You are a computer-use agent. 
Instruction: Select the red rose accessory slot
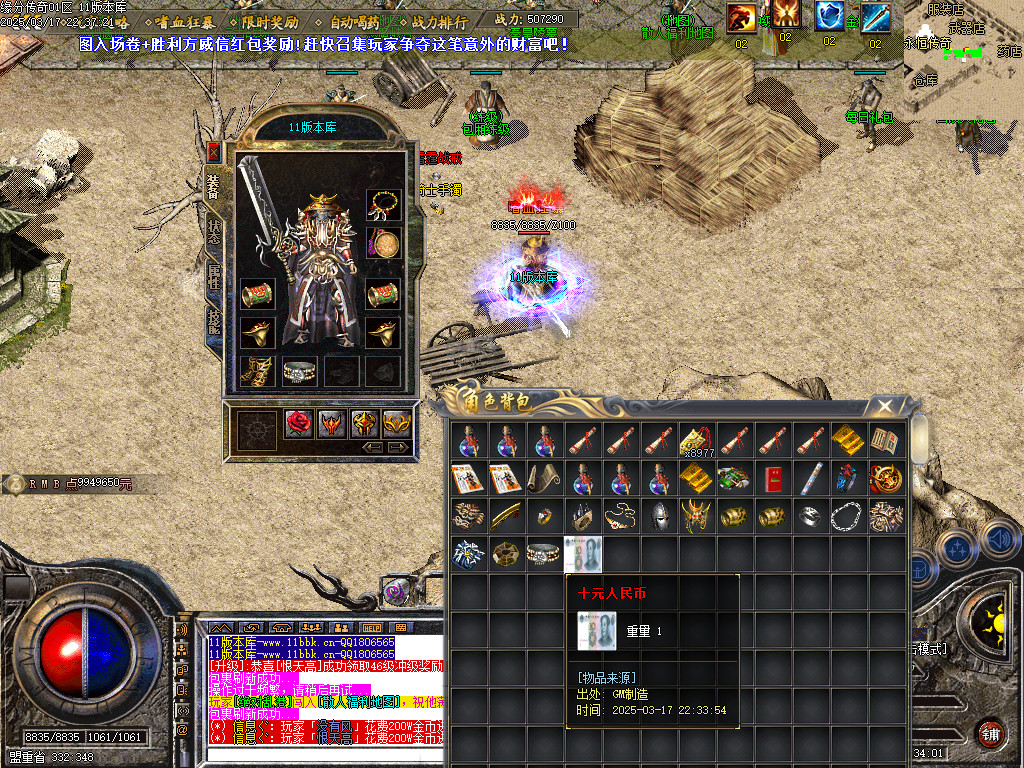(x=298, y=424)
